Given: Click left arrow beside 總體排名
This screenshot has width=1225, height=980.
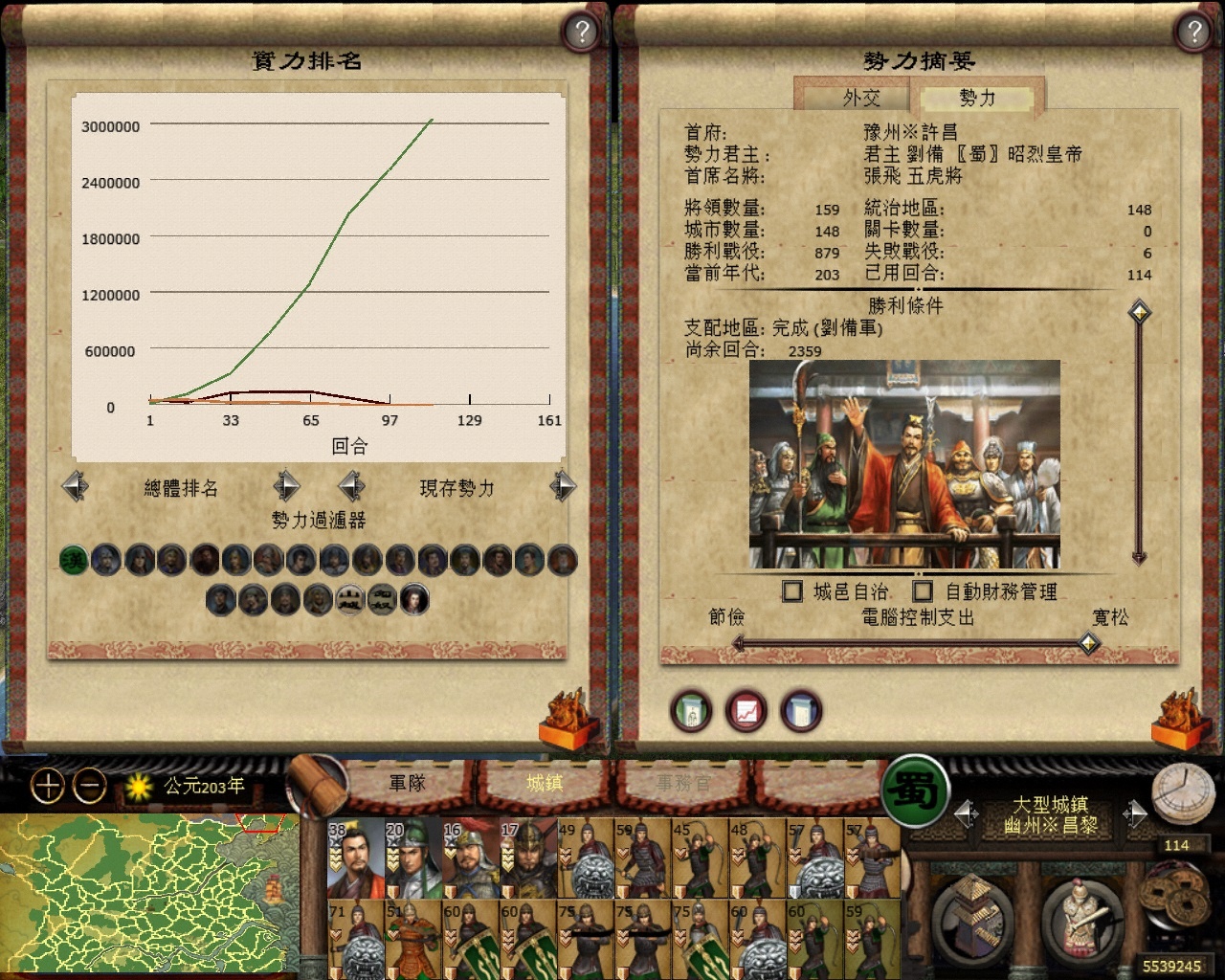Looking at the screenshot, I should click(76, 486).
